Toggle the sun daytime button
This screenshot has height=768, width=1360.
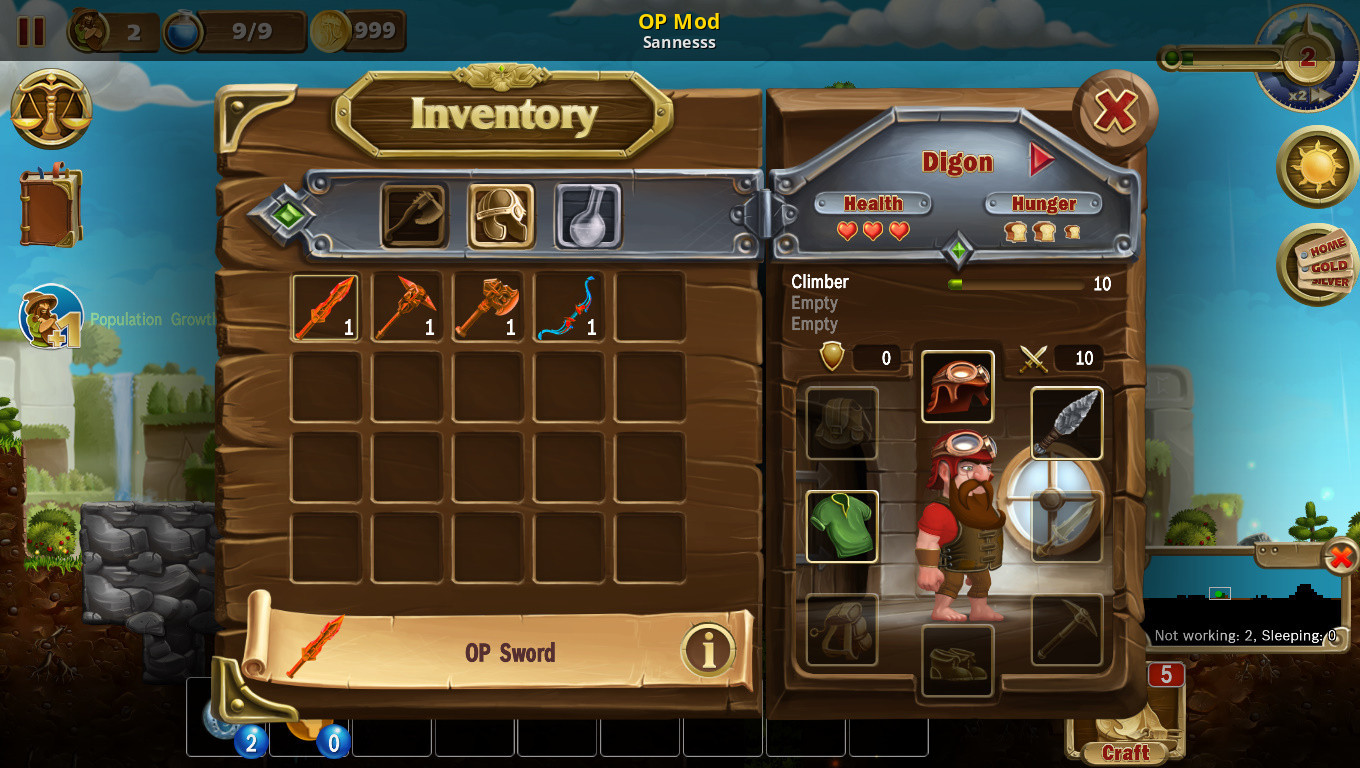pyautogui.click(x=1317, y=167)
